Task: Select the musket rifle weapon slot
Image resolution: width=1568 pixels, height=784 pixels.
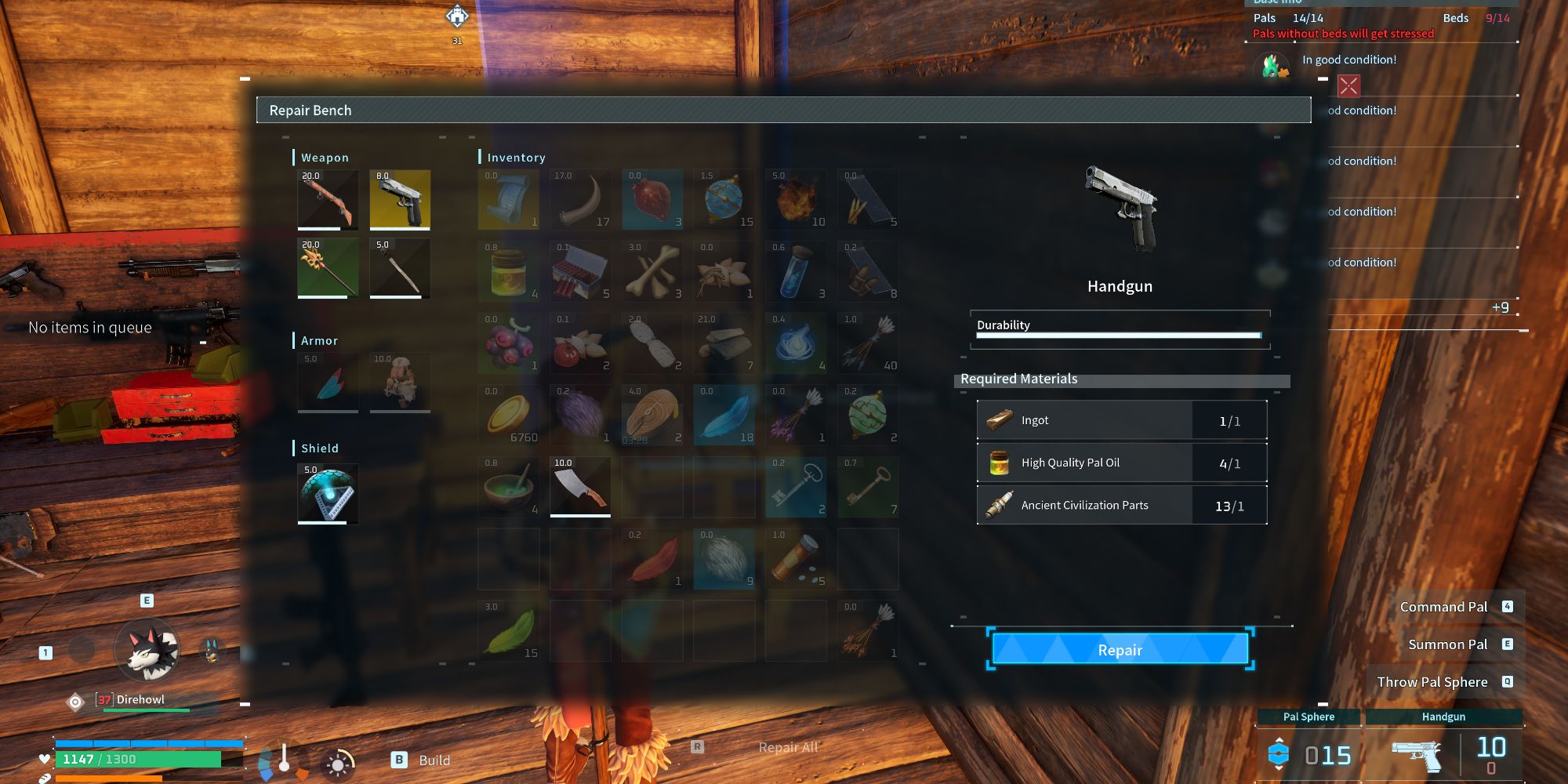Action: coord(328,200)
